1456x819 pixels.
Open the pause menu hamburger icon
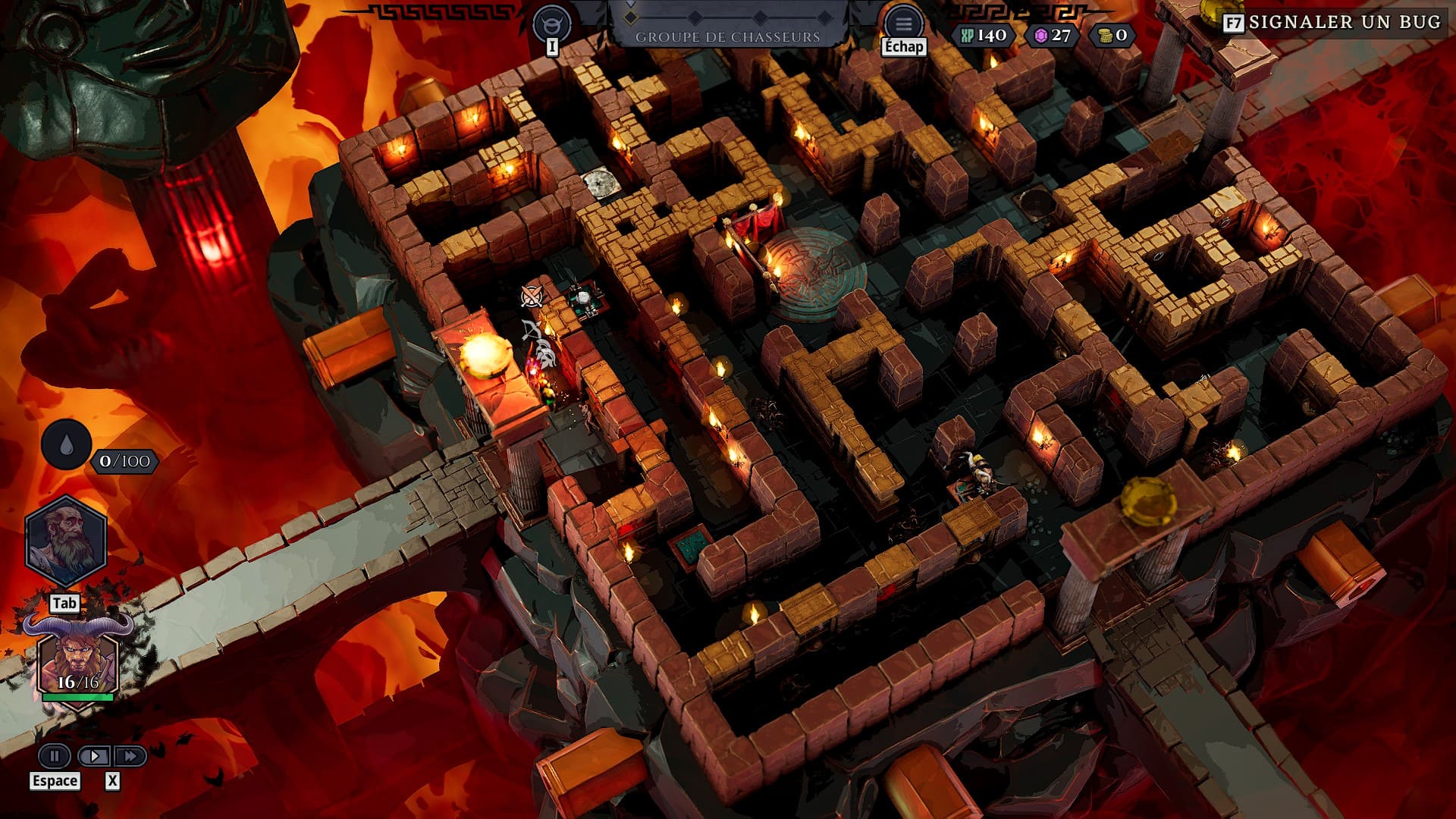(903, 23)
